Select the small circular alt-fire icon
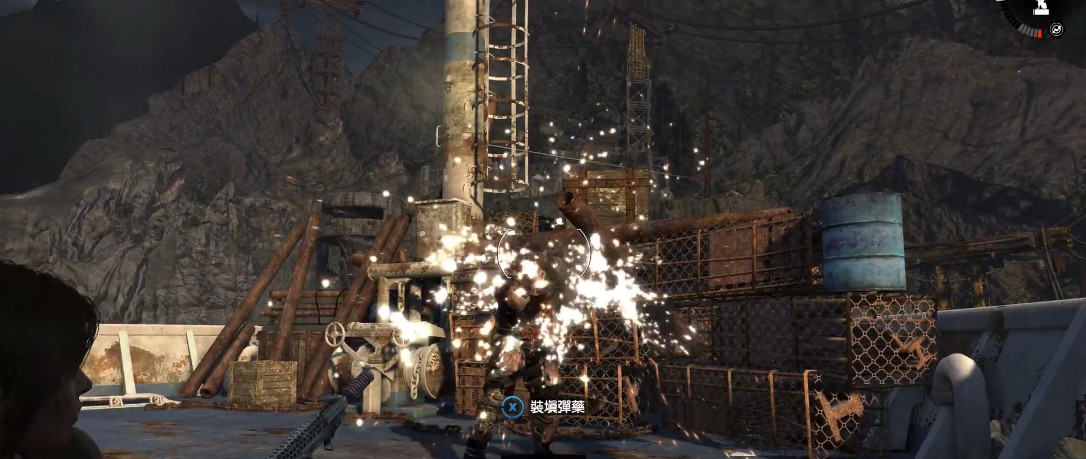1086x459 pixels. point(1057,30)
